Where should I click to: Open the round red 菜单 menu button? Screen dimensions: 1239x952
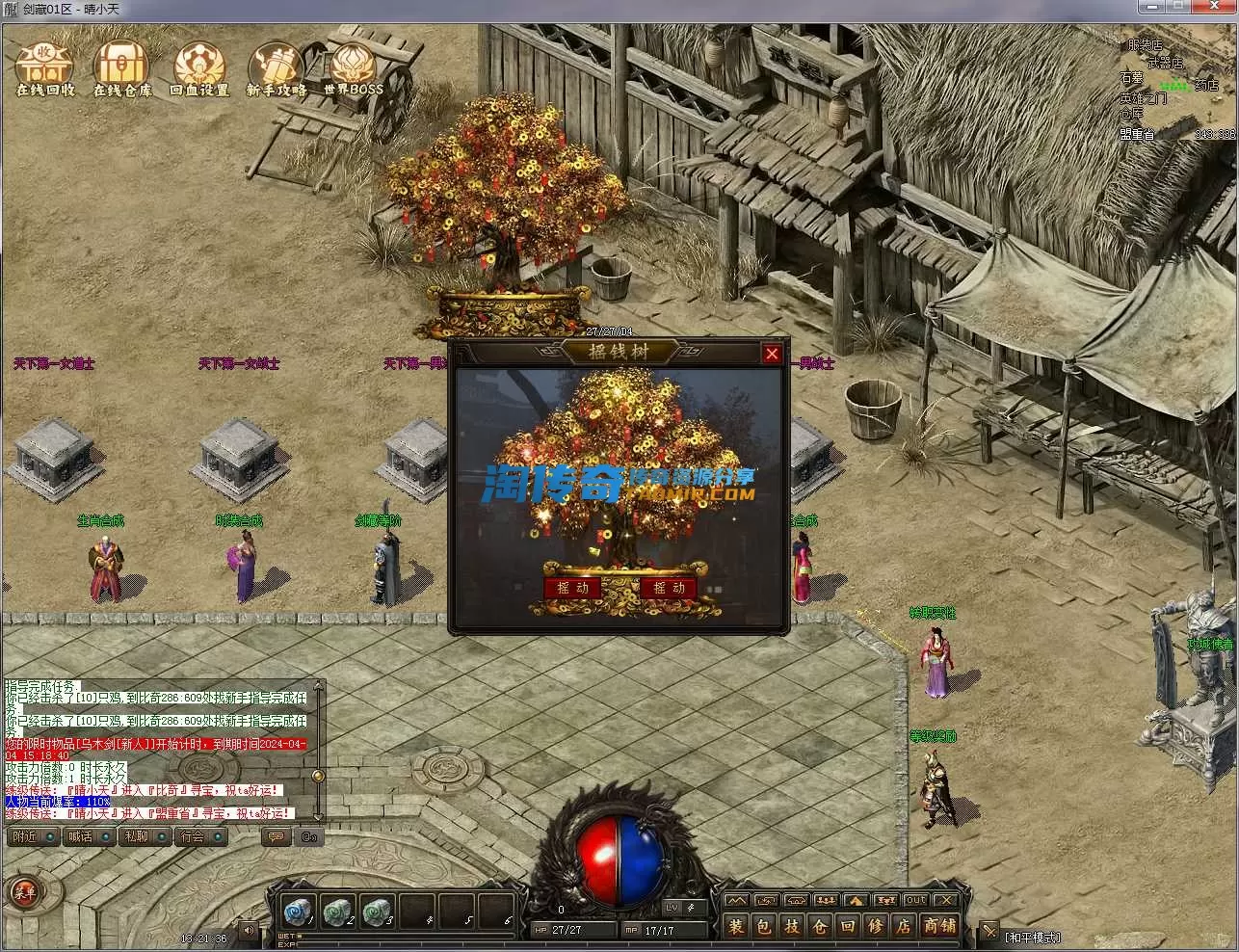pos(22,891)
